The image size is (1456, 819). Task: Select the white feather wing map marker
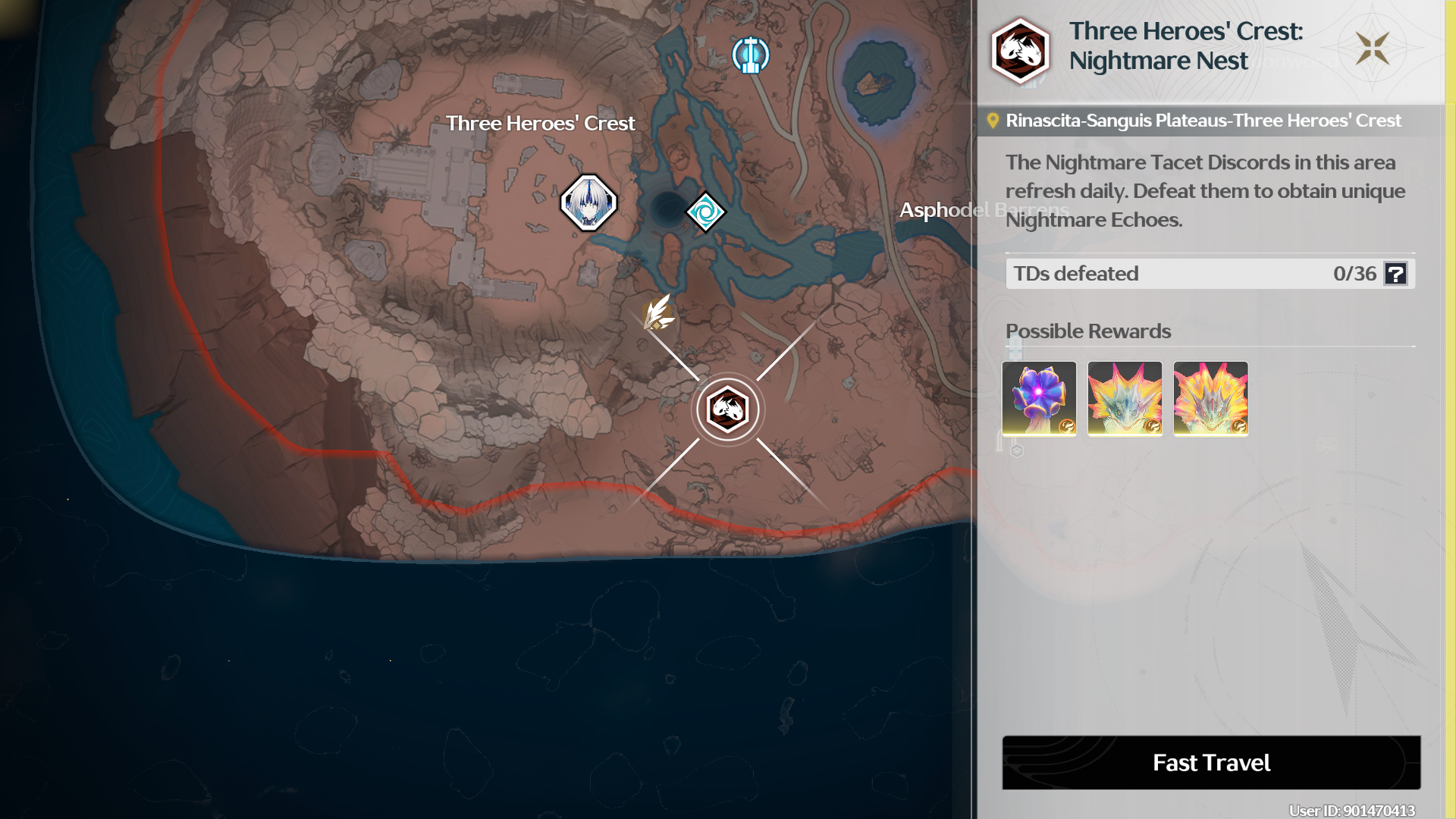pos(658,312)
